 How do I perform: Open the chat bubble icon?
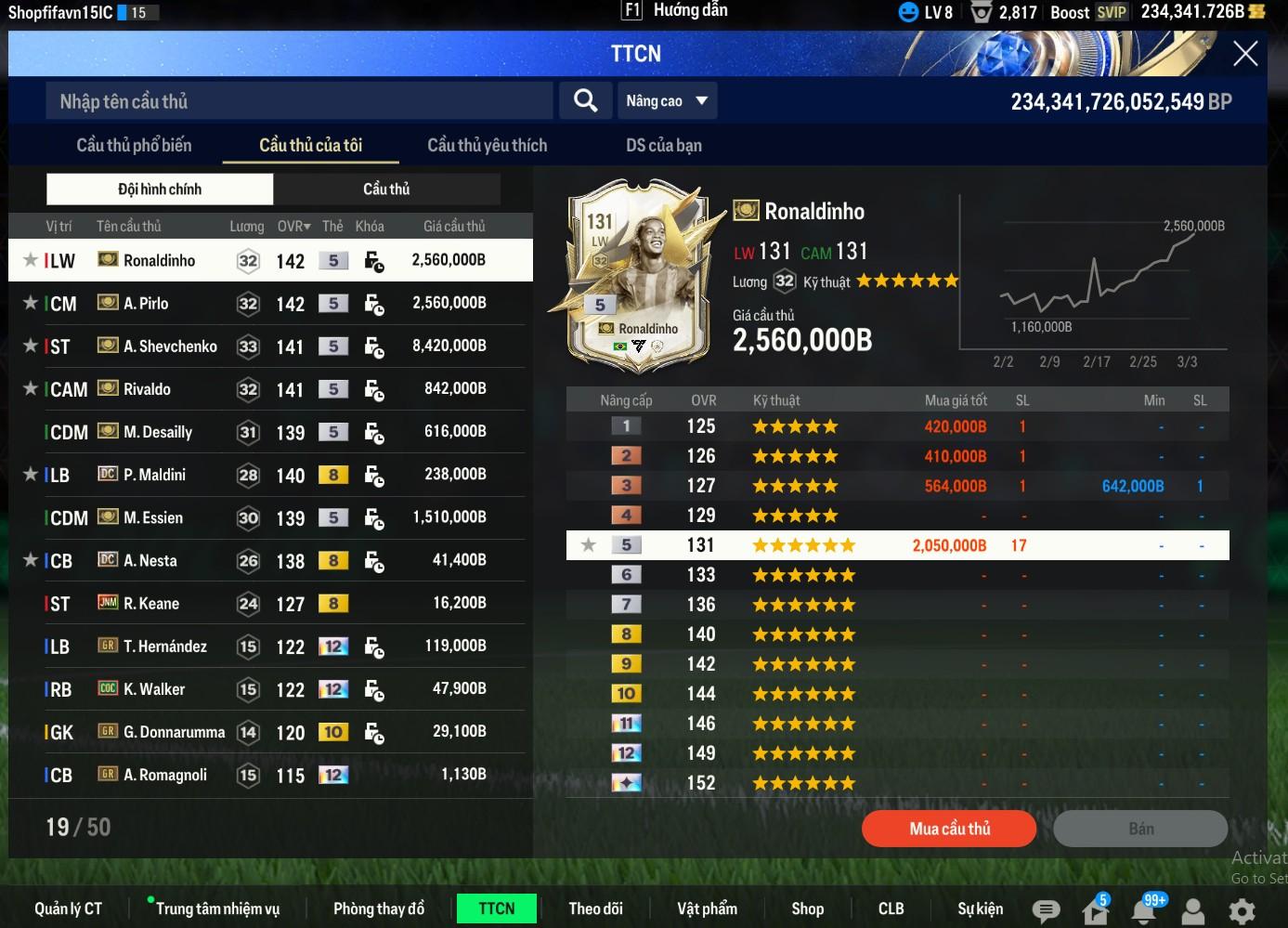tap(1046, 910)
